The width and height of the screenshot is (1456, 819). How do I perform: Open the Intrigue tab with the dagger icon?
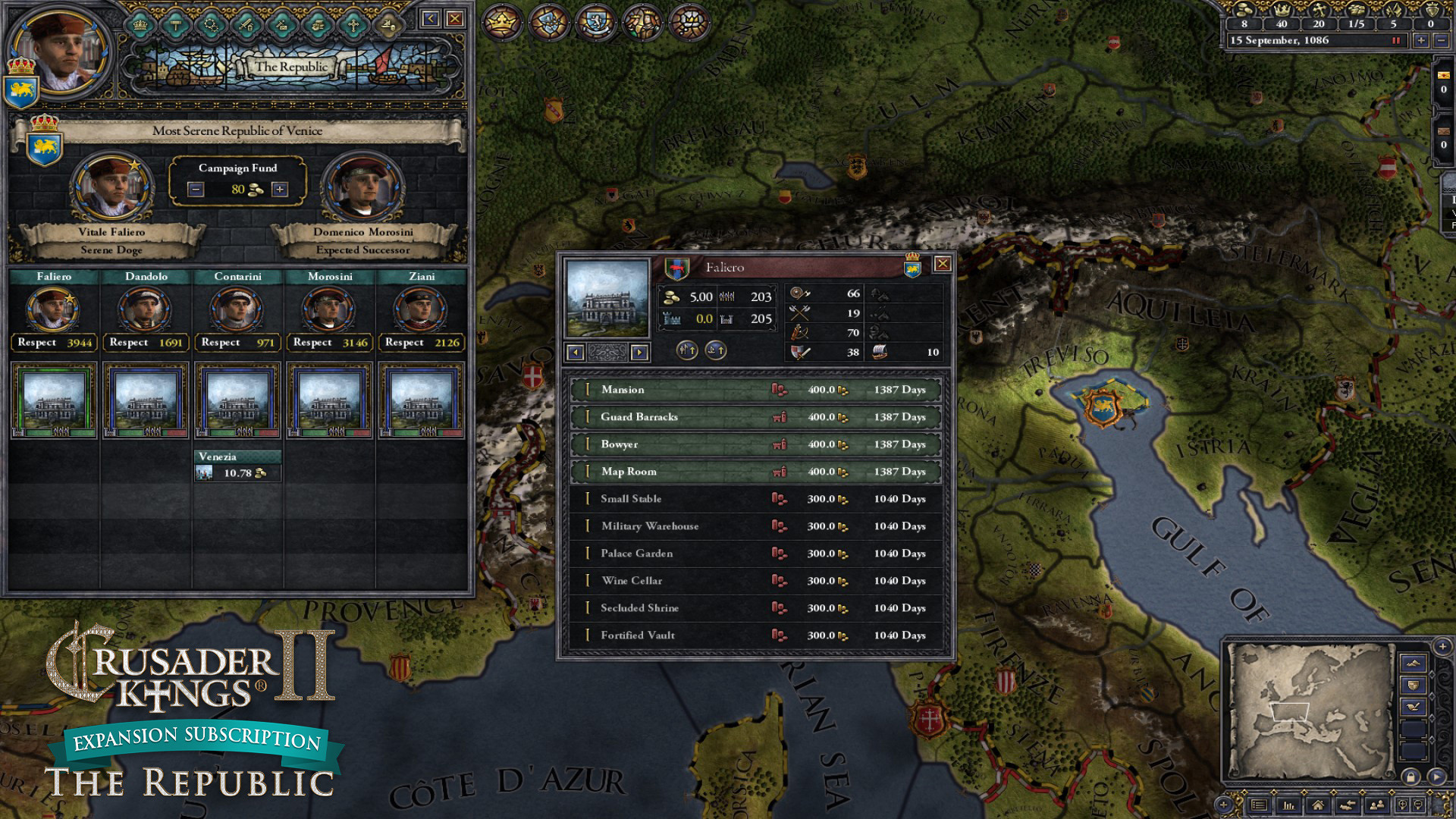[282, 25]
